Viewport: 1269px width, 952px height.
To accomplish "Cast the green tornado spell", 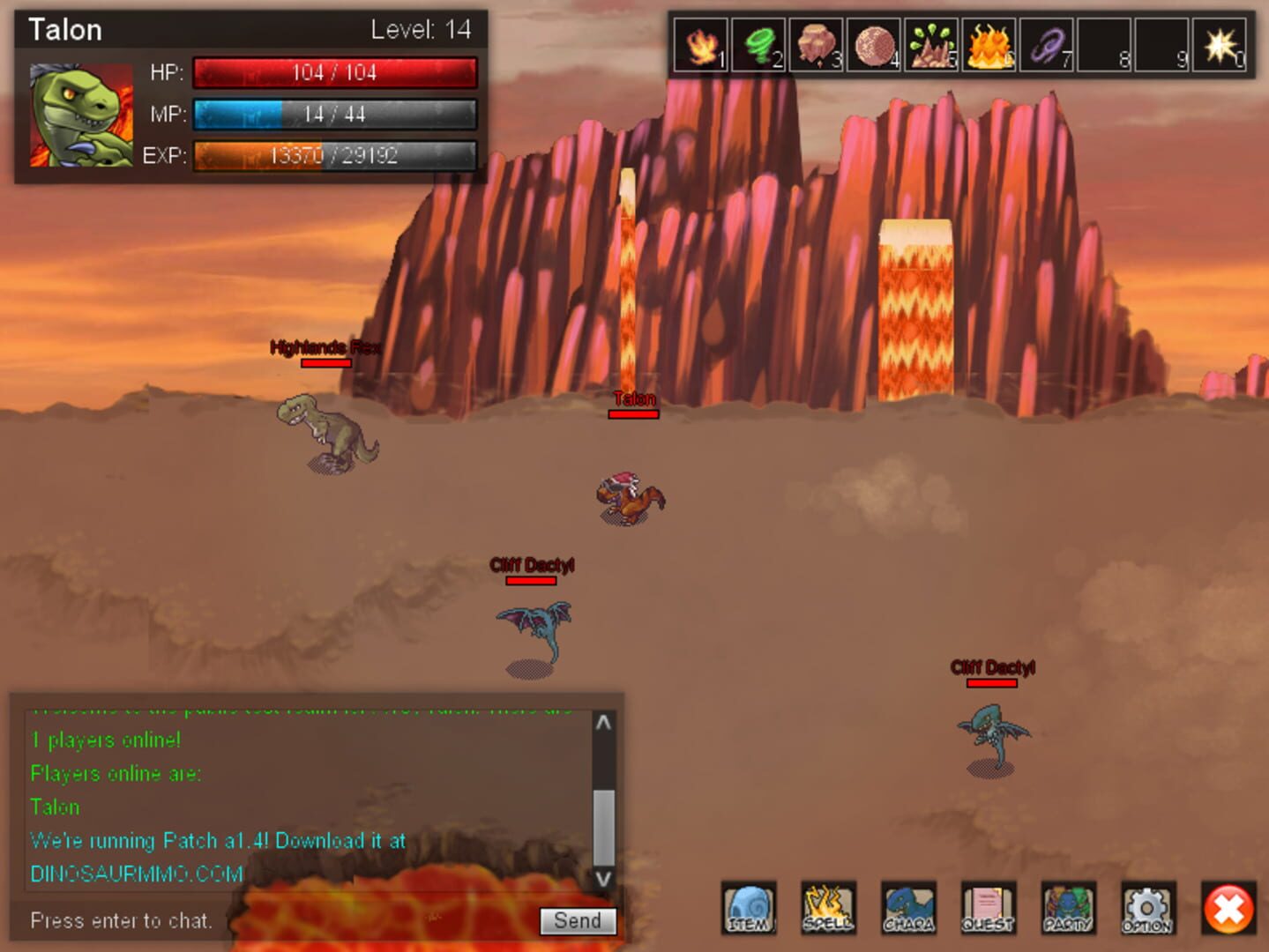I will [x=758, y=46].
